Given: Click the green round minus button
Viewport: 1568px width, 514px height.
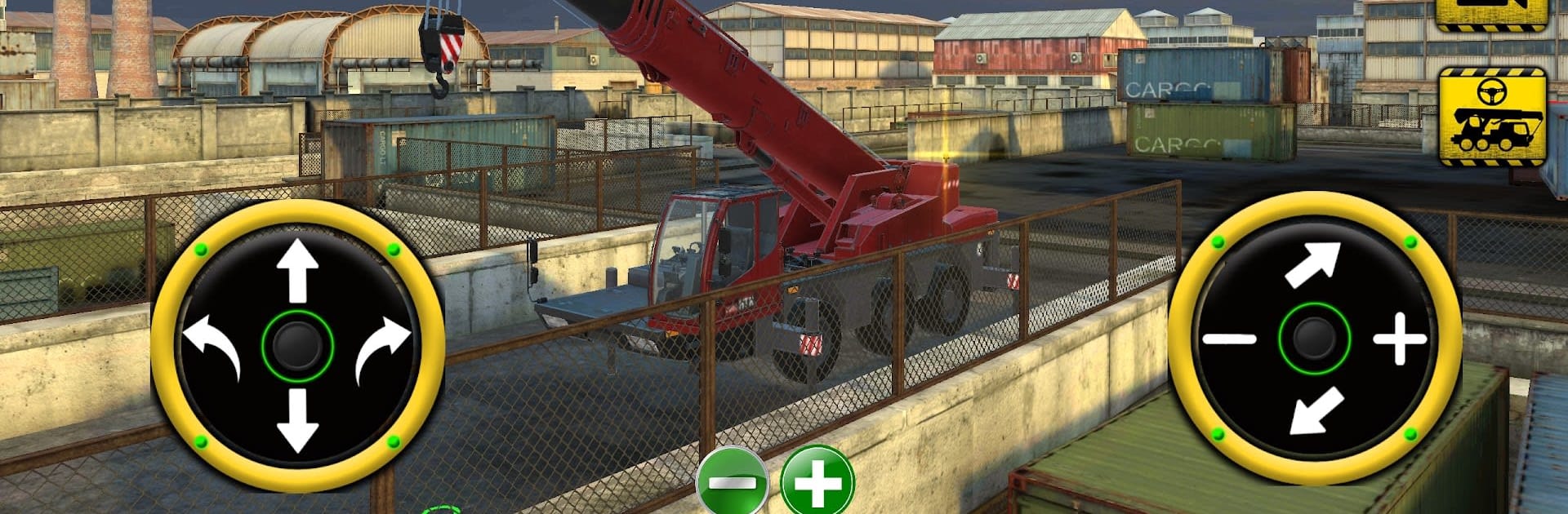Looking at the screenshot, I should (731, 483).
